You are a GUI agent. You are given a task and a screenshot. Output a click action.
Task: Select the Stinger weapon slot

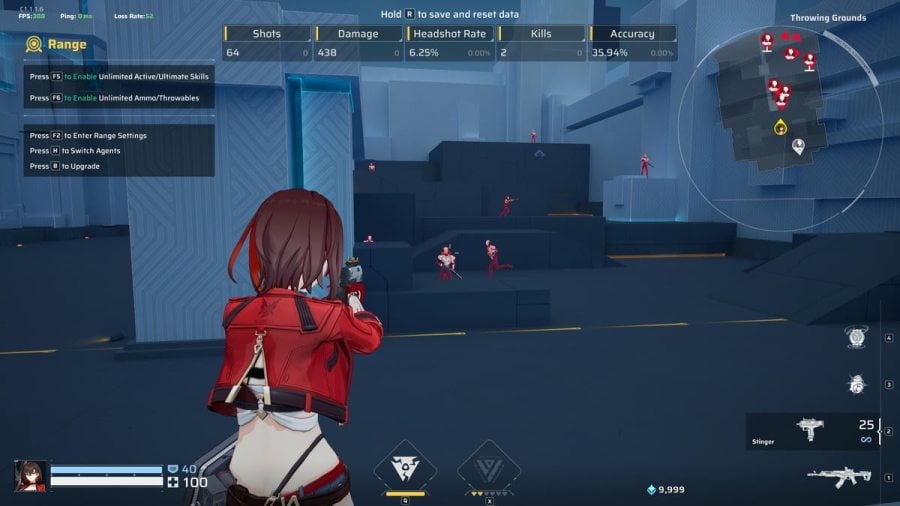tap(812, 430)
